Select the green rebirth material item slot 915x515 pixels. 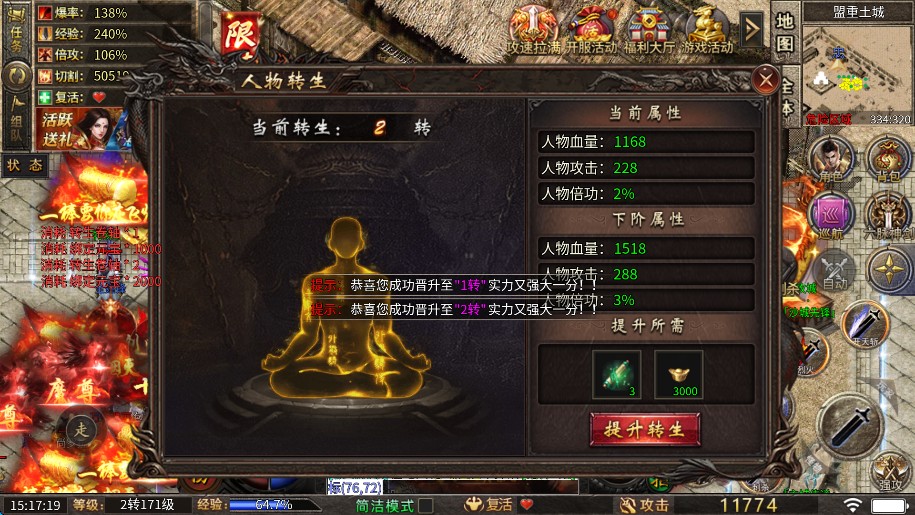click(617, 374)
